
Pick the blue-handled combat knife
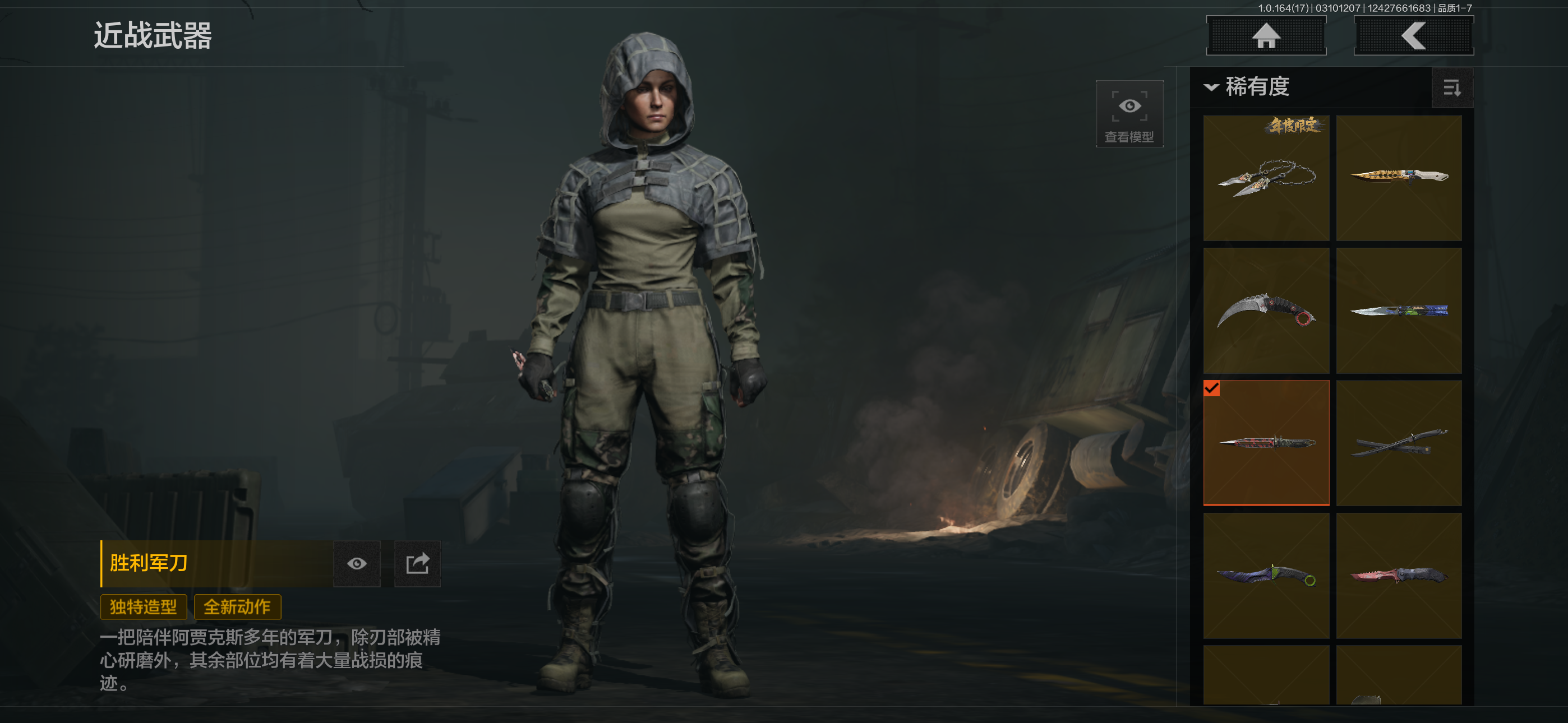[x=1399, y=310]
